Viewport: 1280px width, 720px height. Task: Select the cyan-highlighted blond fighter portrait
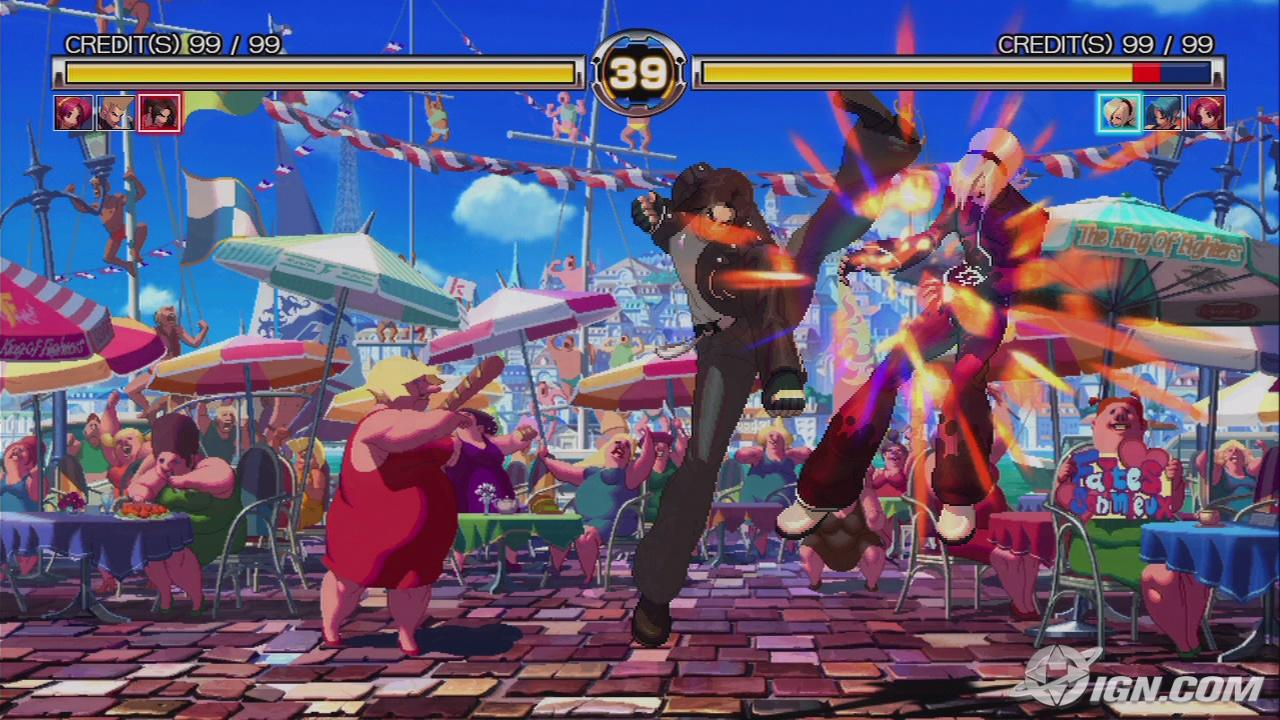[x=1117, y=113]
